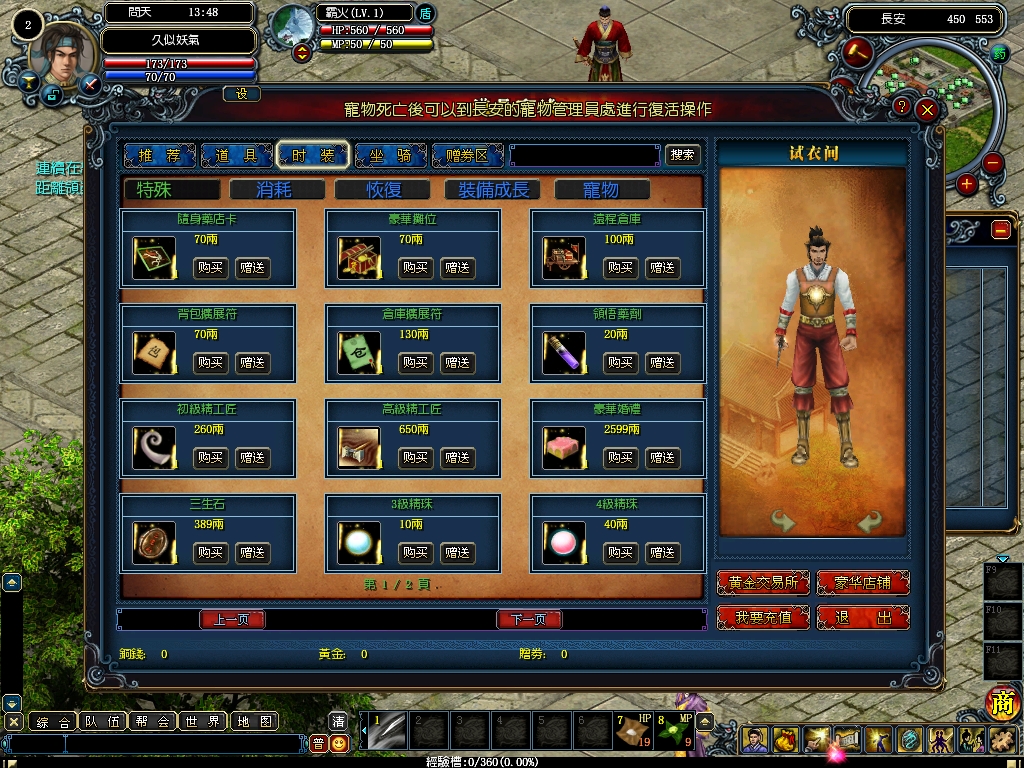
Task: Gift the 遠程倉庫 item
Action: tap(662, 268)
